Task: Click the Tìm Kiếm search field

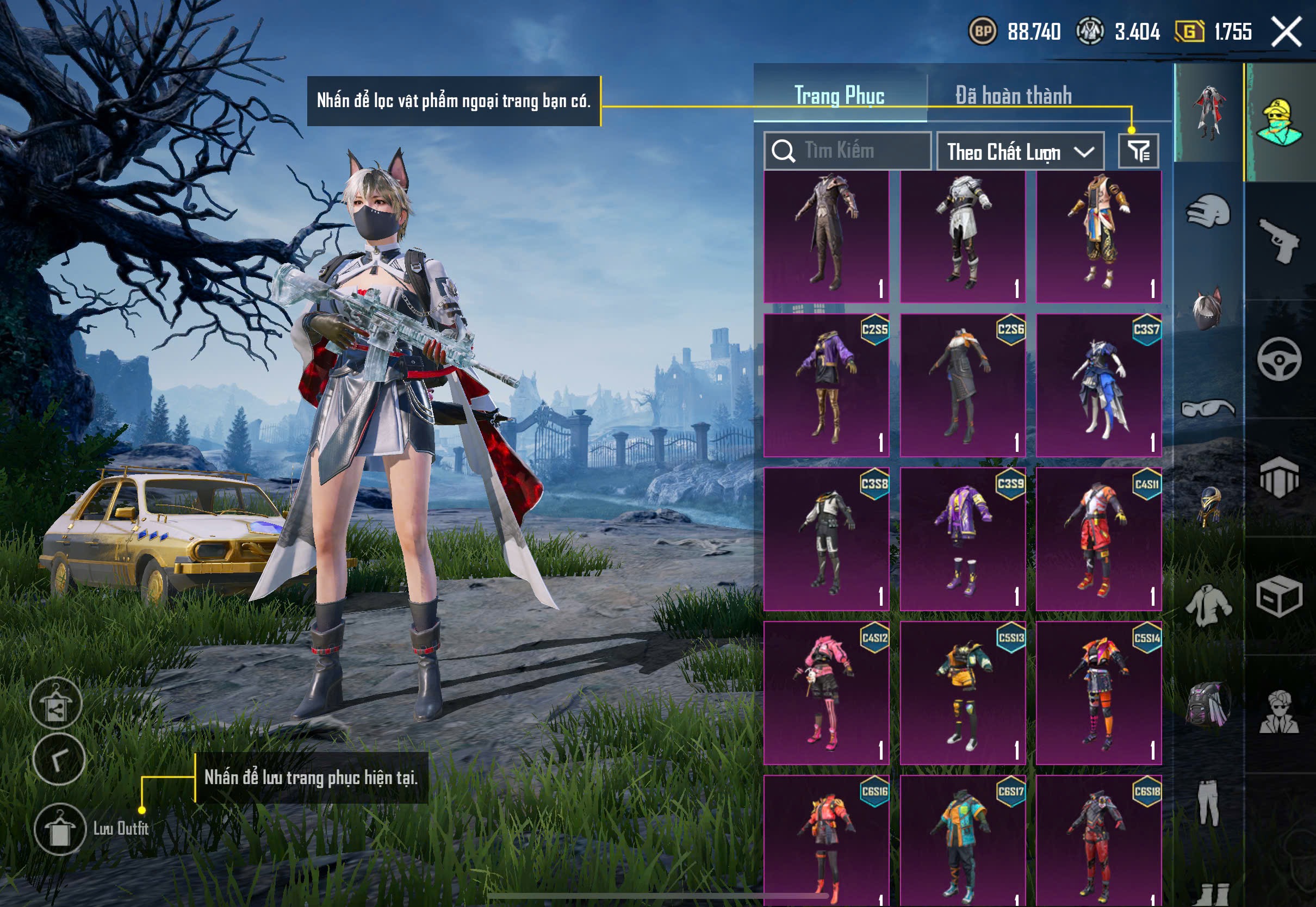Action: click(848, 151)
